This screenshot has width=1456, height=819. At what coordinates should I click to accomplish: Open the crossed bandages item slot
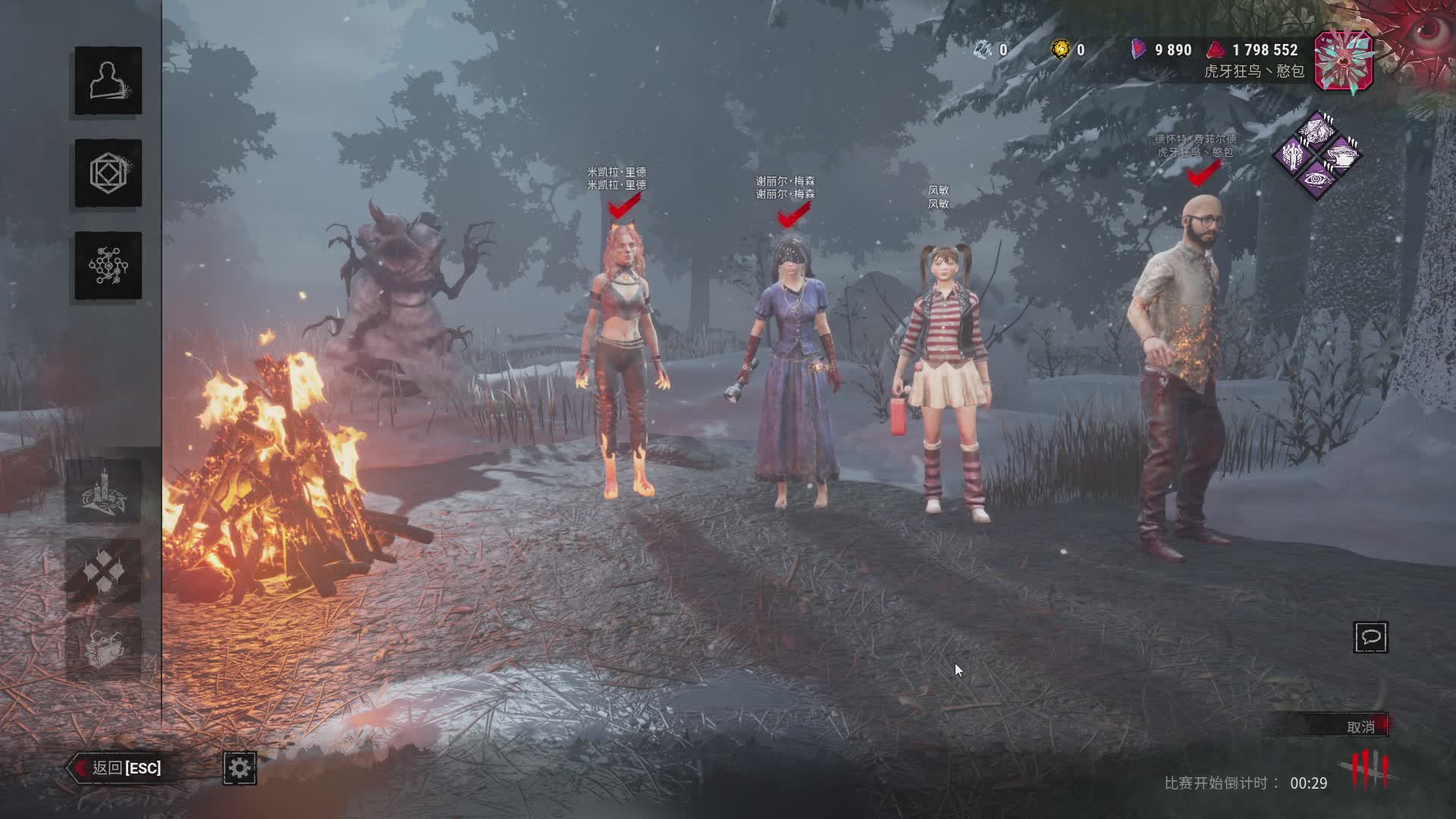click(104, 570)
